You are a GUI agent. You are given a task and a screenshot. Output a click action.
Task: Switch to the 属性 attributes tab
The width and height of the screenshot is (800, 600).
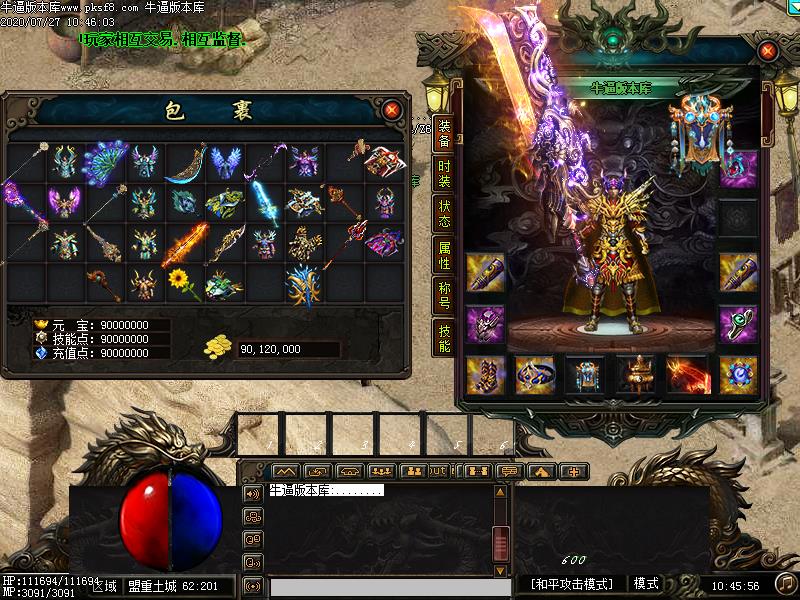pyautogui.click(x=444, y=255)
